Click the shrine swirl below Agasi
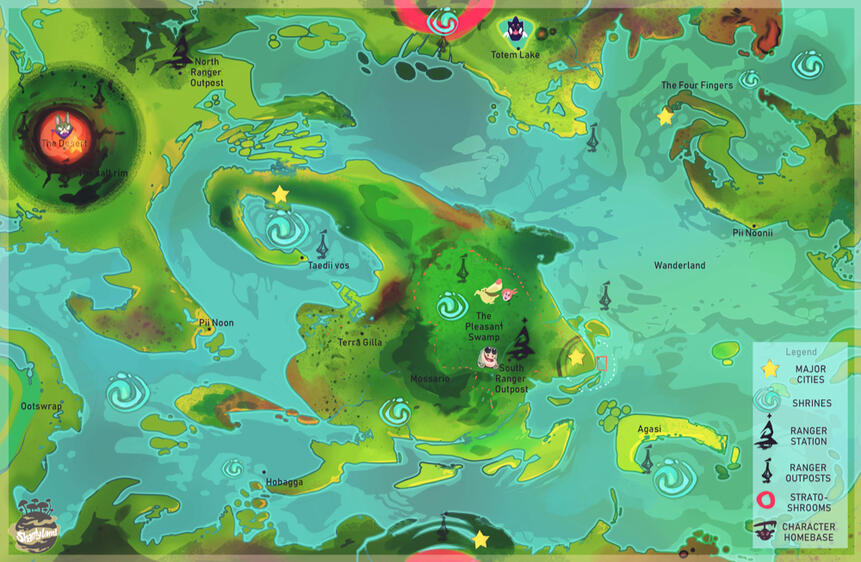The height and width of the screenshot is (562, 861). [x=675, y=476]
